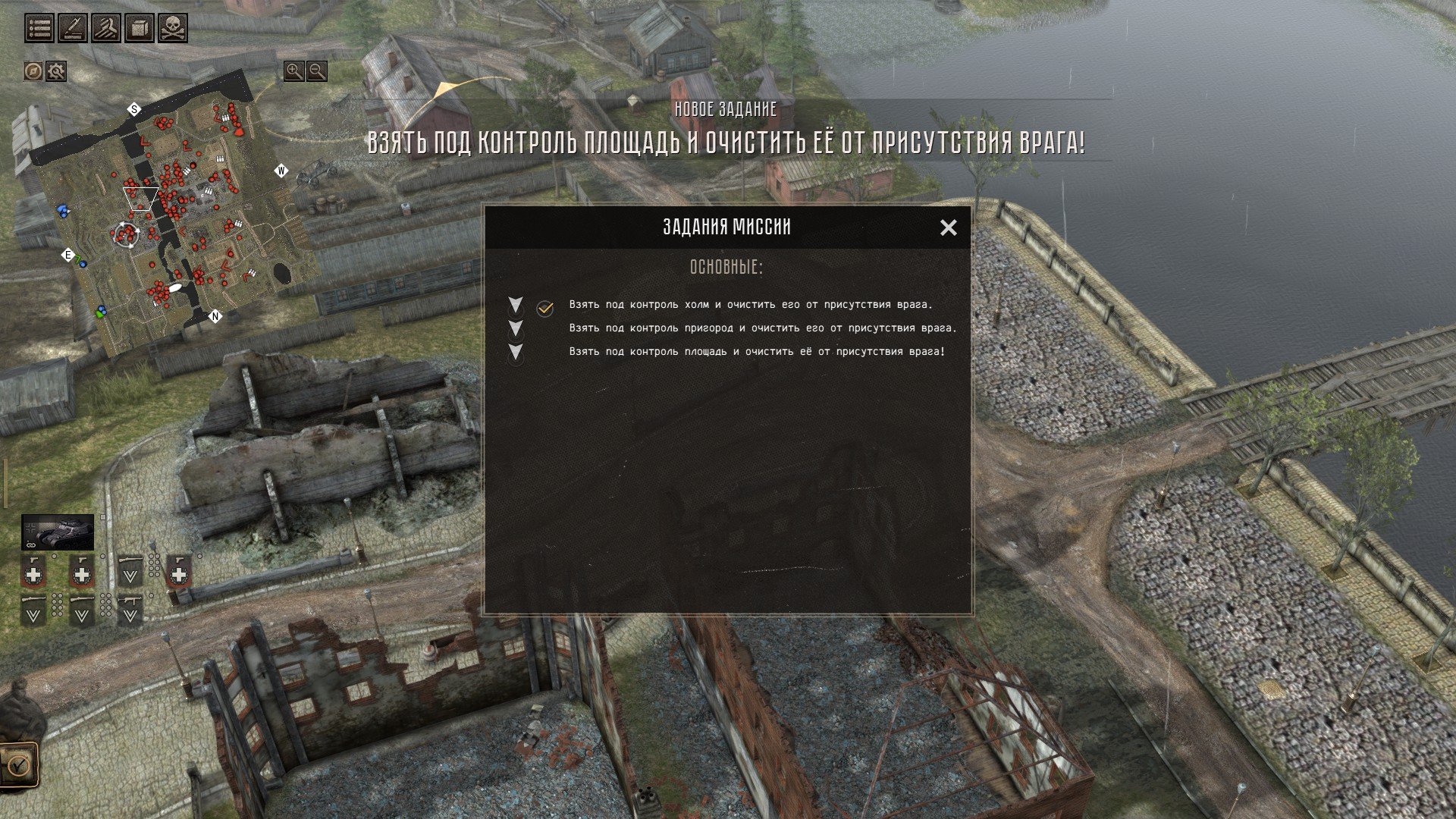1456x819 pixels.
Task: Select the striped hanger toolbar icon
Action: pos(106,29)
